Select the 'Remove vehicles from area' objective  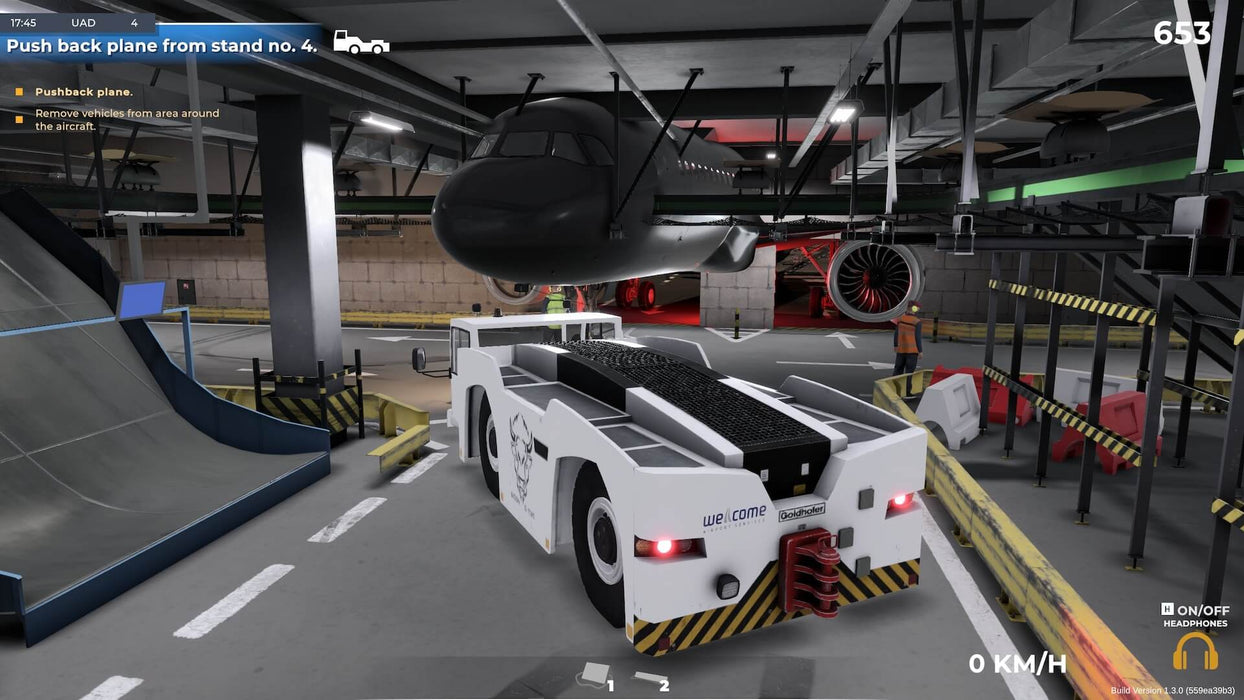pos(127,120)
